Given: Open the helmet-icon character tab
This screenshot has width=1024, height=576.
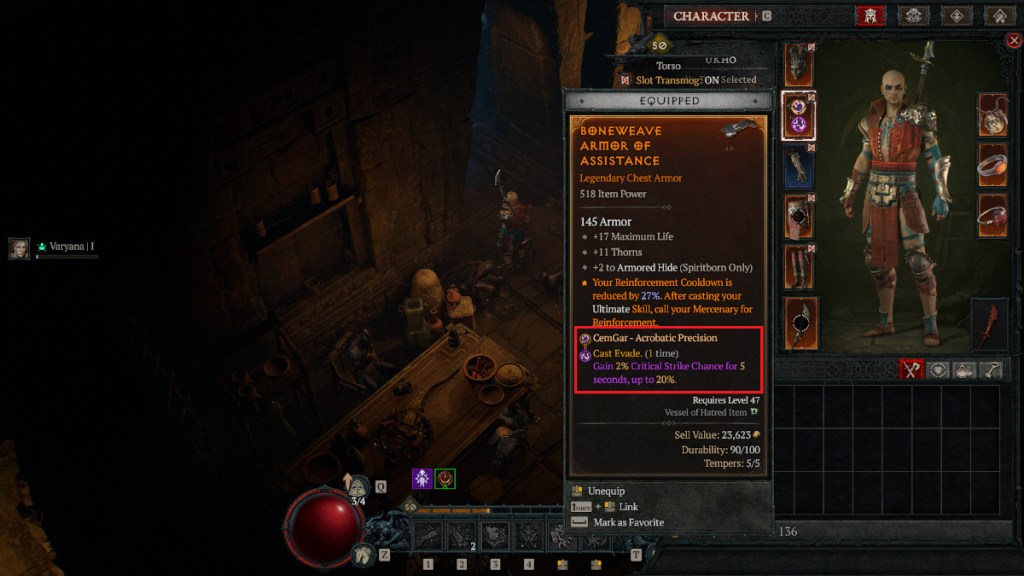Looking at the screenshot, I should pyautogui.click(x=869, y=16).
